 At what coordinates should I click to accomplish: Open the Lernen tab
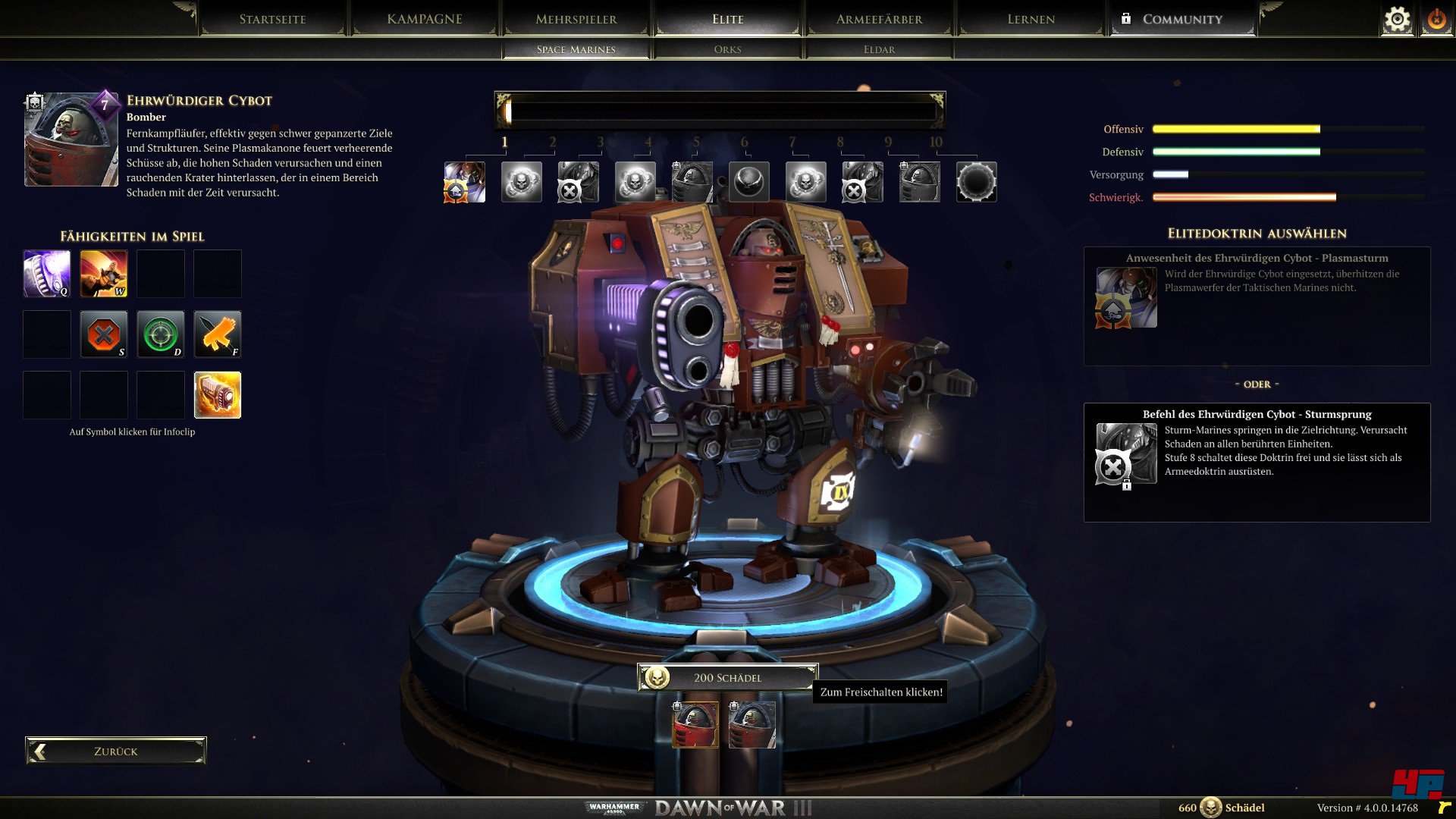(x=1031, y=19)
